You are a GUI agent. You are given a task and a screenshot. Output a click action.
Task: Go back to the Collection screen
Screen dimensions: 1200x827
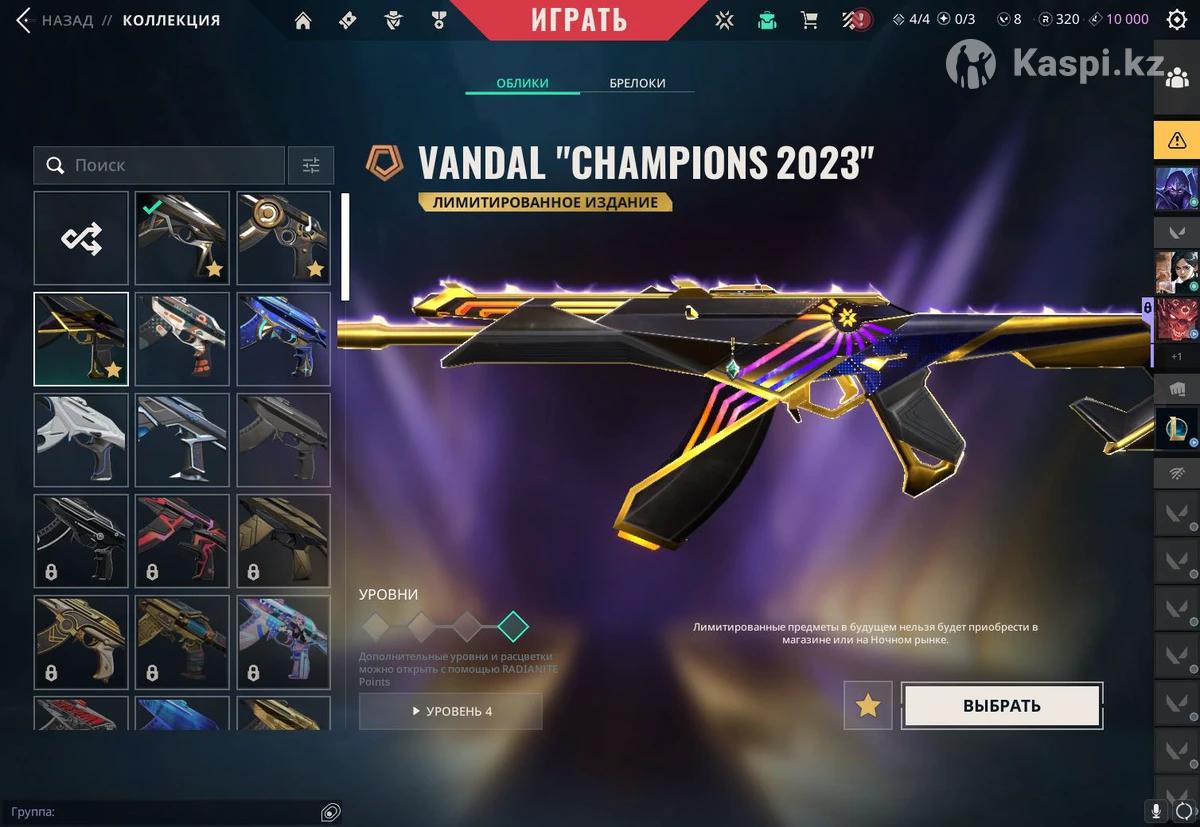coord(55,20)
